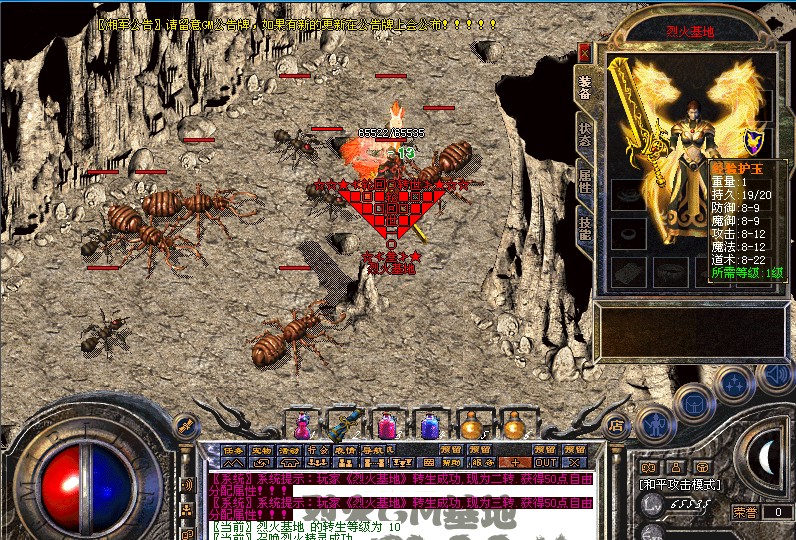The height and width of the screenshot is (540, 796).
Task: Use the blue potion in the belt
Action: click(430, 426)
